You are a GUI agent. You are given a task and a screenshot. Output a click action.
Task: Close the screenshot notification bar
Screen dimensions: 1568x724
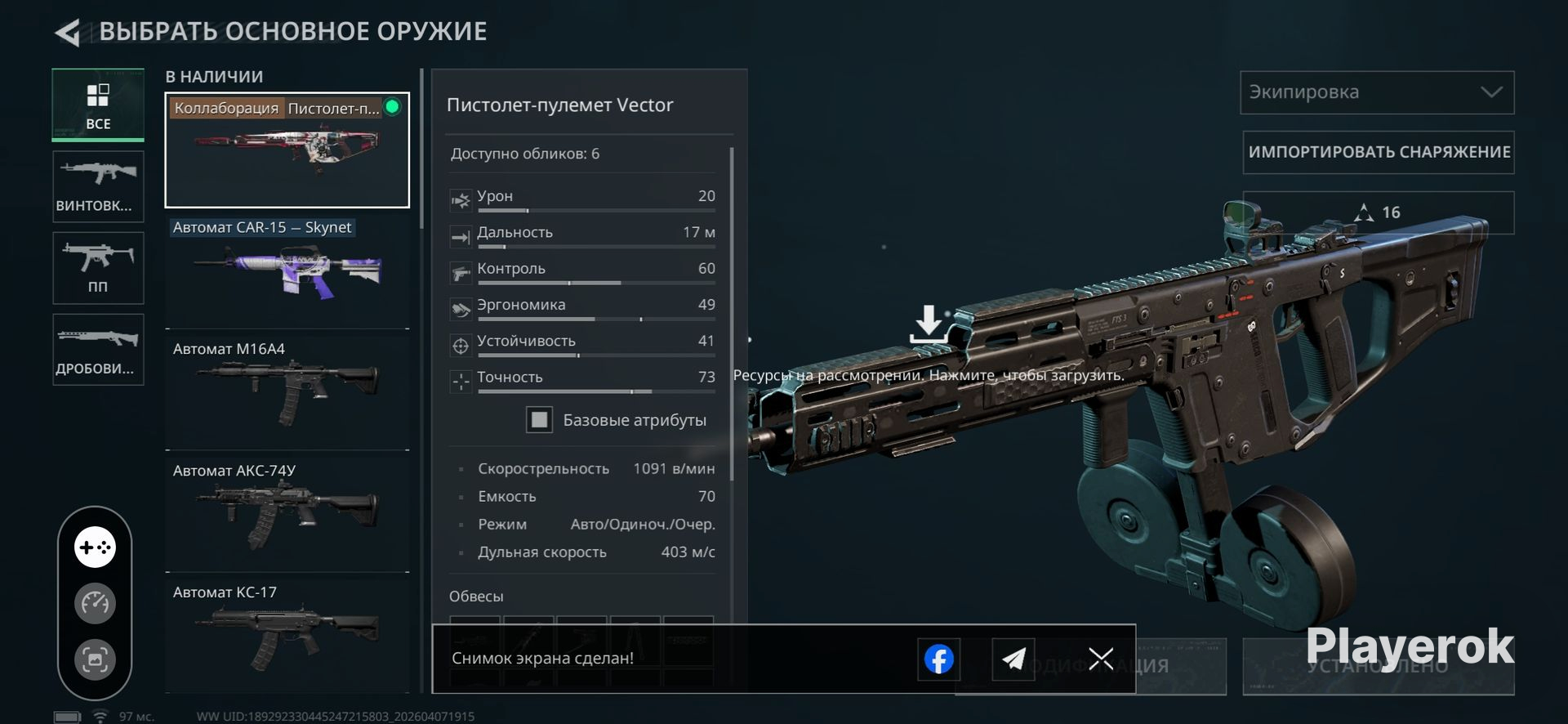tap(1101, 658)
